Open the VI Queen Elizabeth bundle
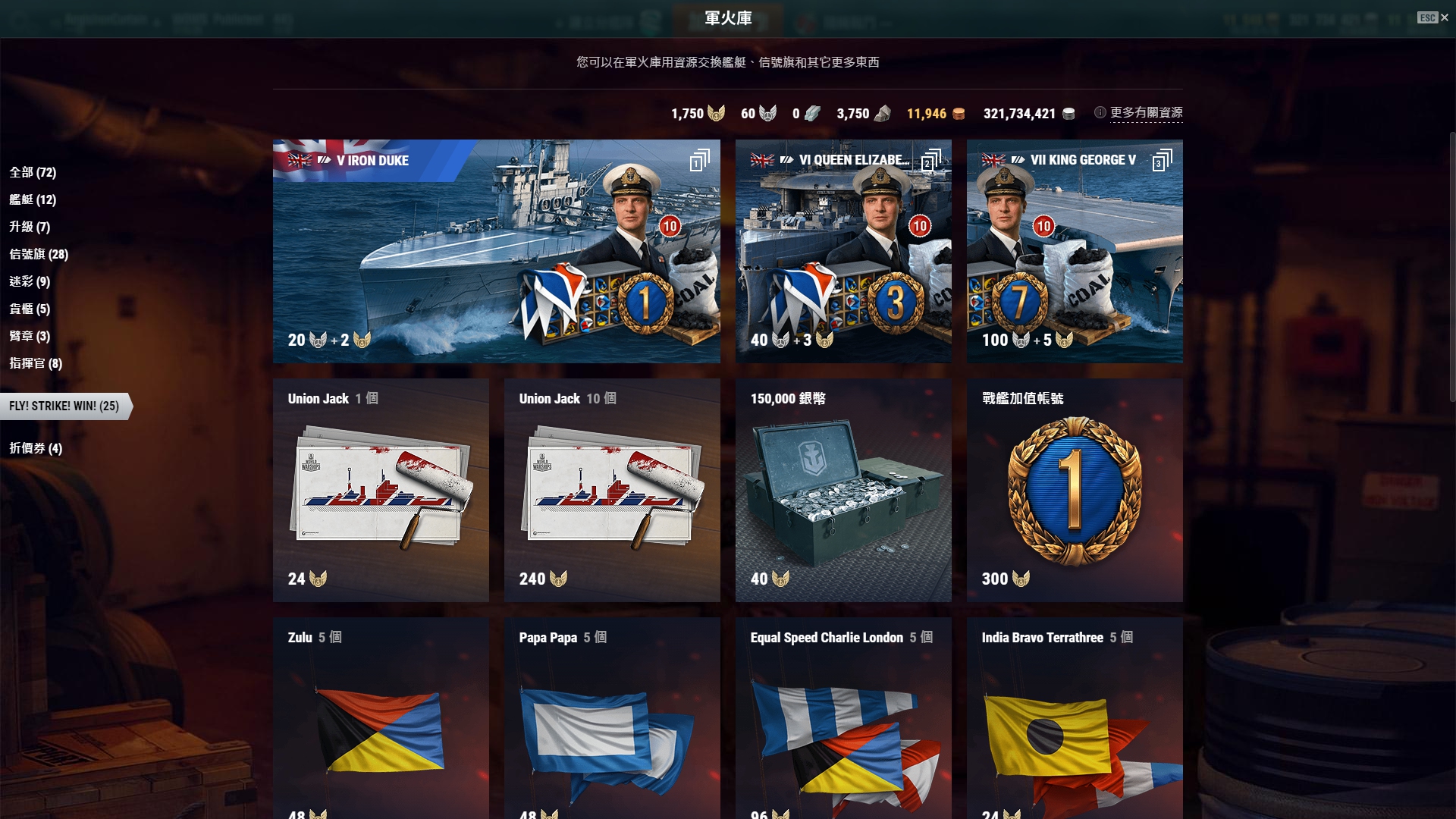1456x819 pixels. [843, 251]
